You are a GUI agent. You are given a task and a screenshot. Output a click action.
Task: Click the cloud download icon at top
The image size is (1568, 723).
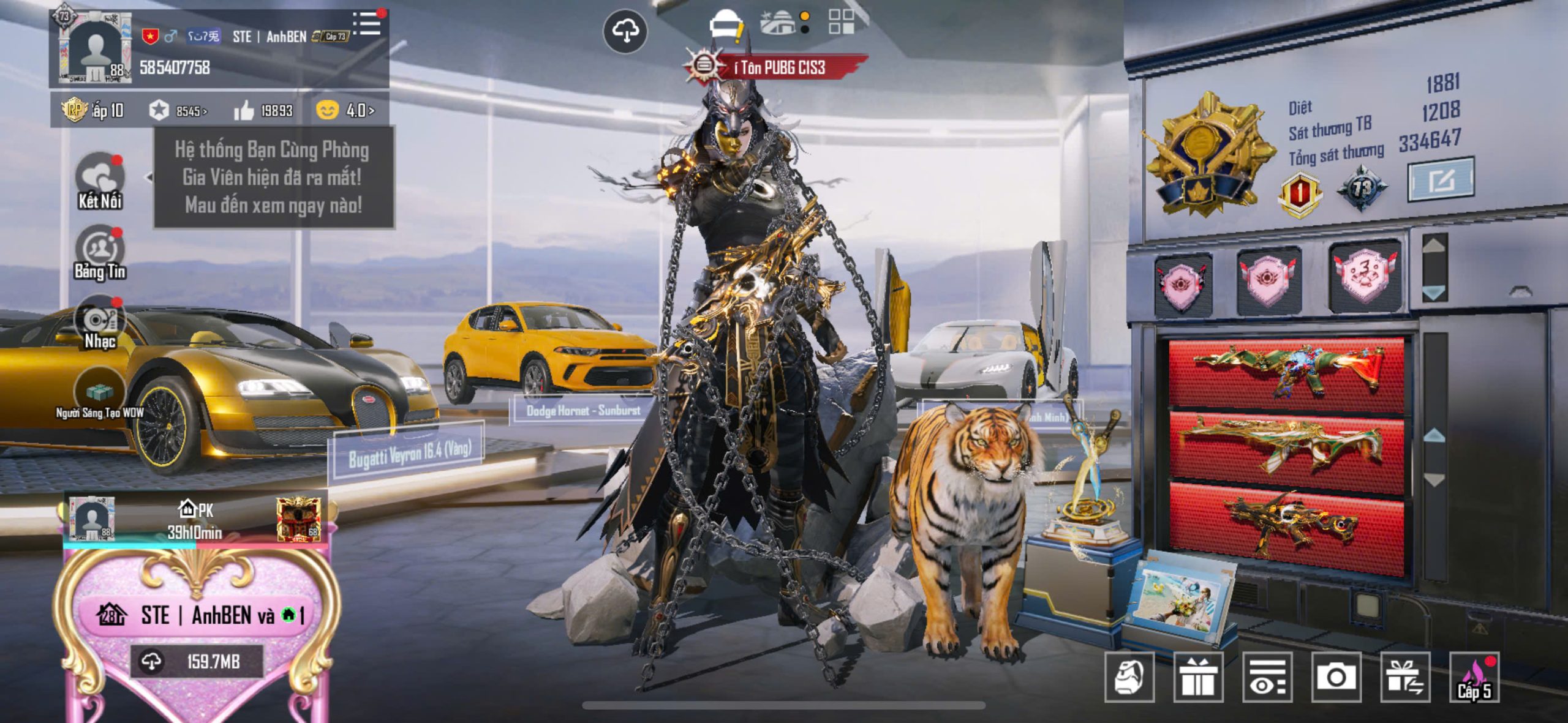click(625, 31)
